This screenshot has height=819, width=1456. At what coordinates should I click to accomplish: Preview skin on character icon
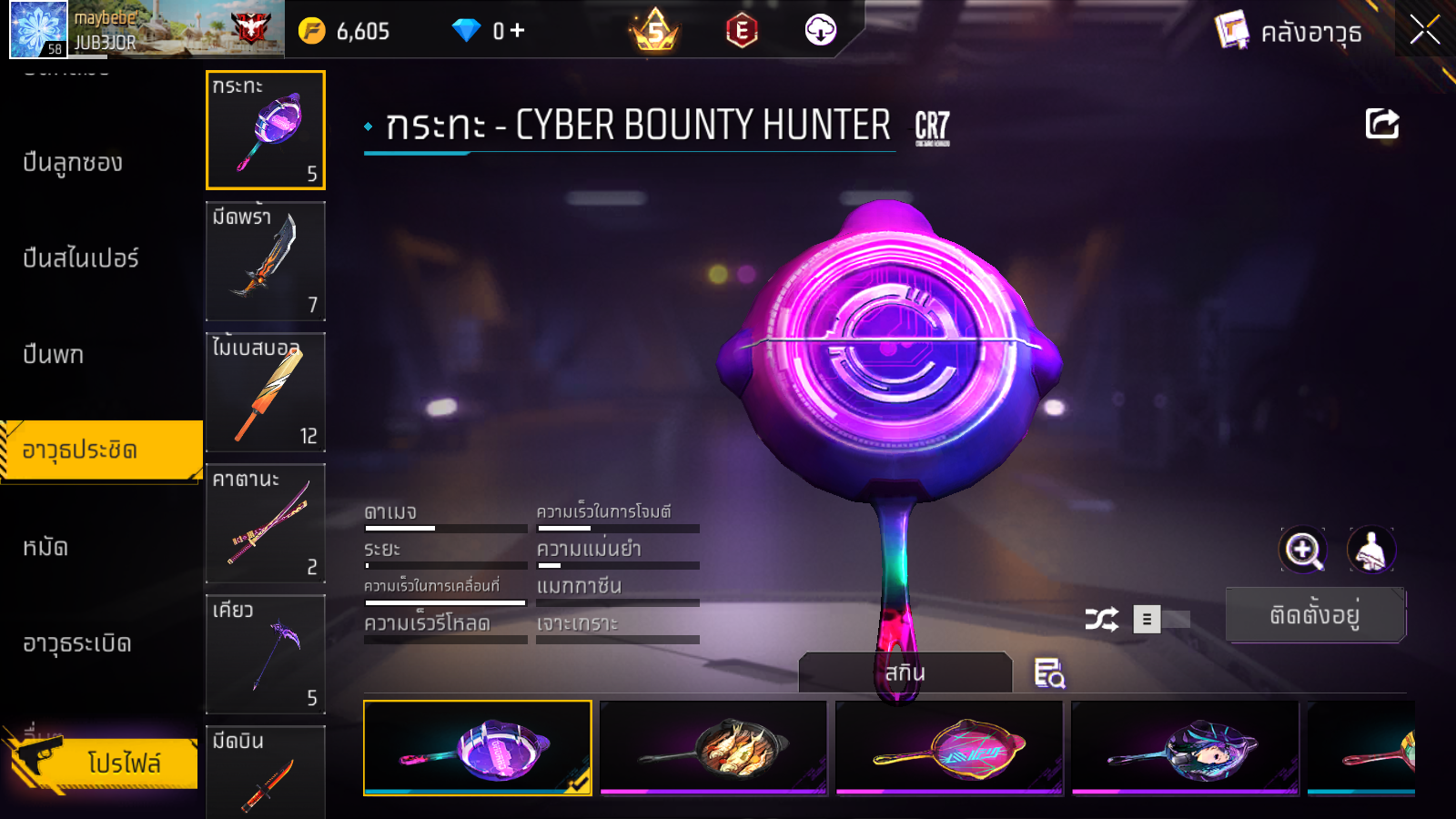(1370, 550)
